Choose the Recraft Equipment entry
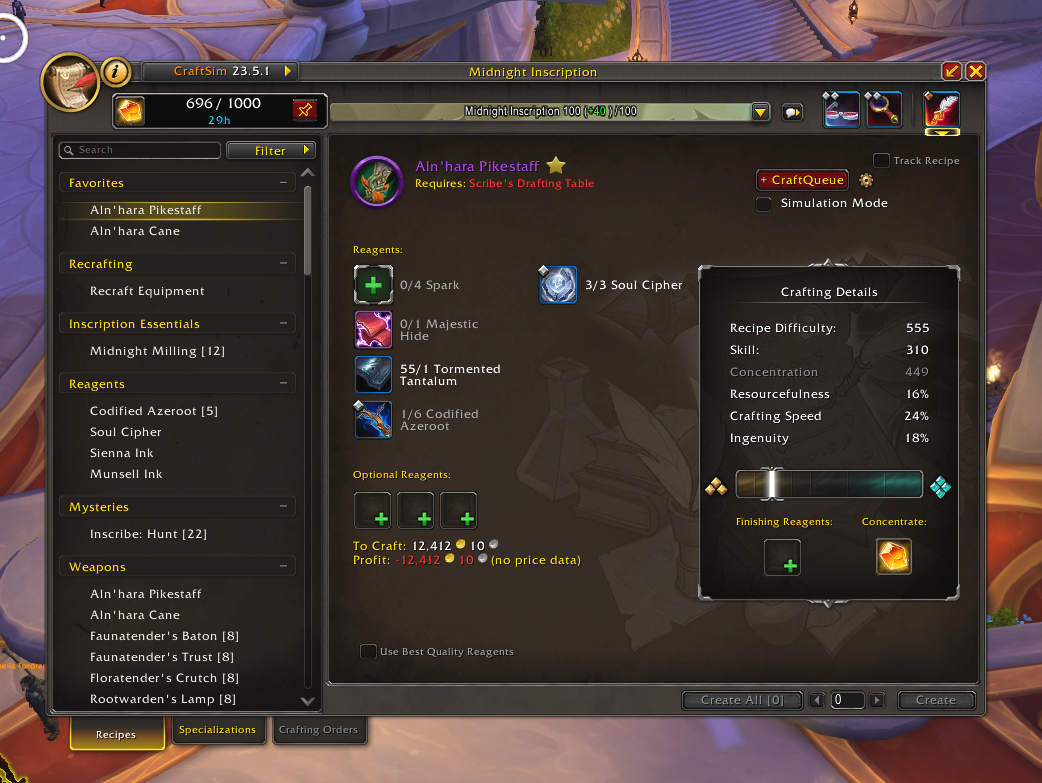 pyautogui.click(x=147, y=291)
